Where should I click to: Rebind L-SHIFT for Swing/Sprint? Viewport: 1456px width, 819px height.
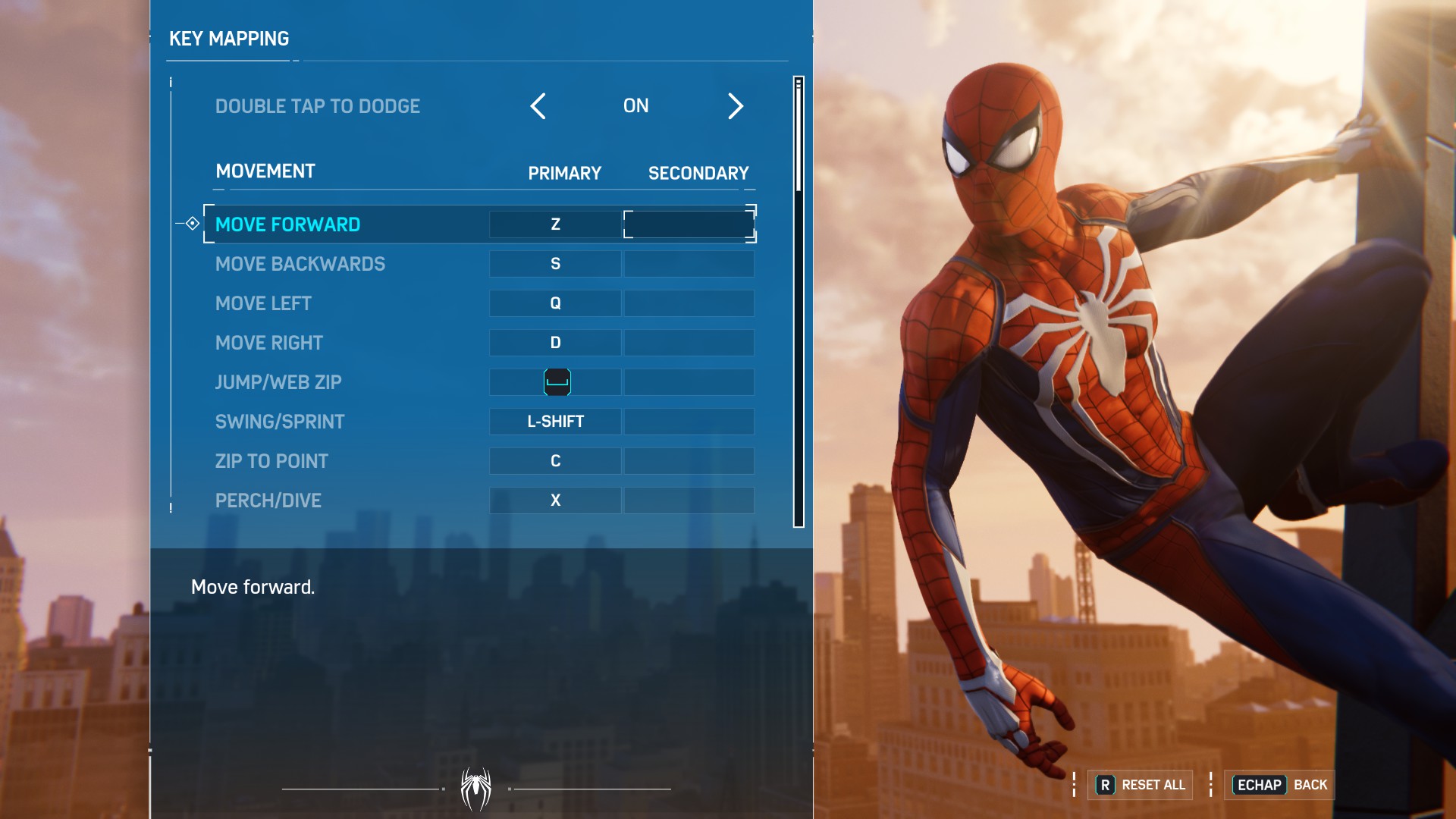coord(556,422)
